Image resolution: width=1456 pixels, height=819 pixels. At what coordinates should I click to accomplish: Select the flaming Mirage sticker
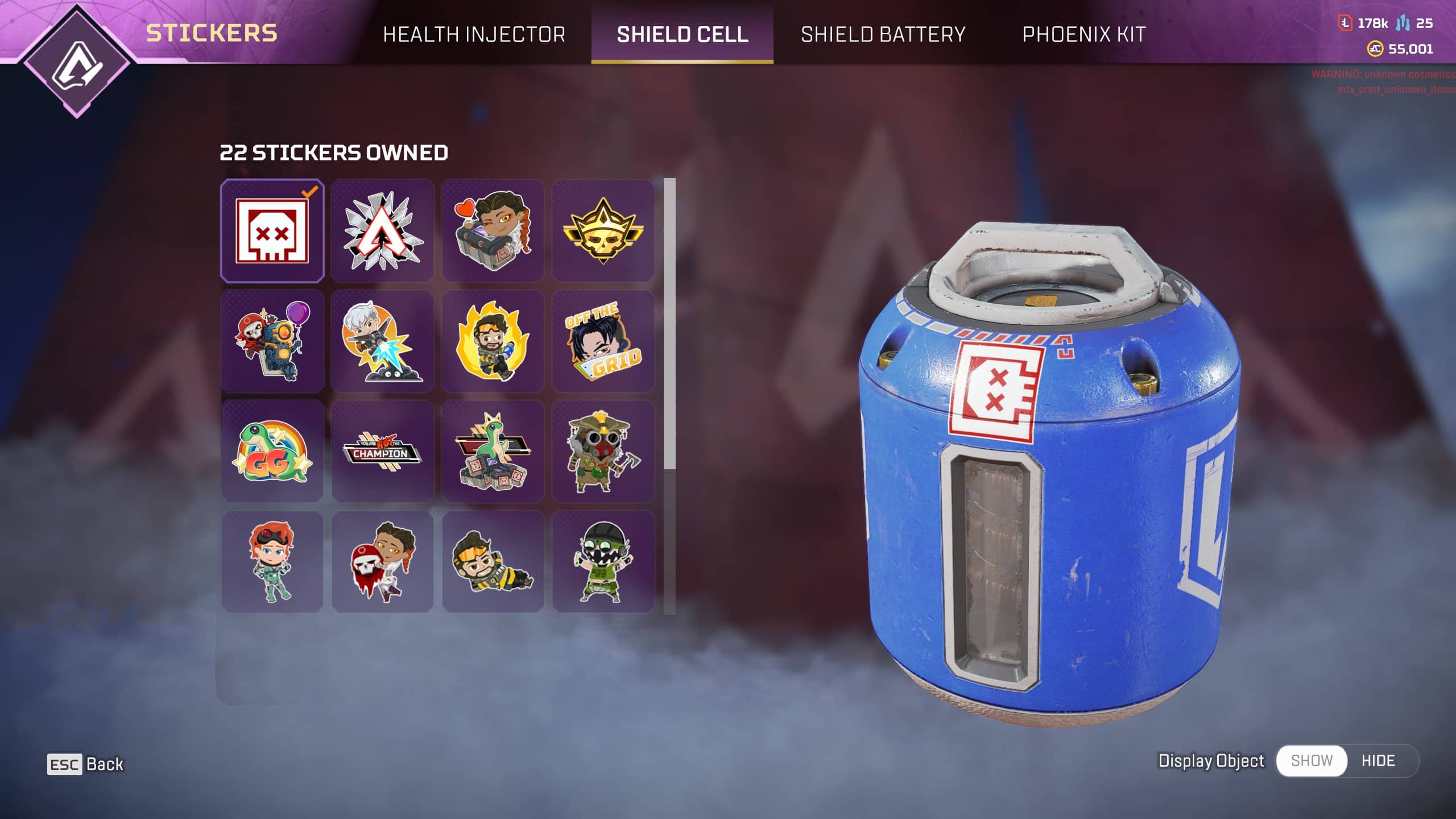point(493,341)
